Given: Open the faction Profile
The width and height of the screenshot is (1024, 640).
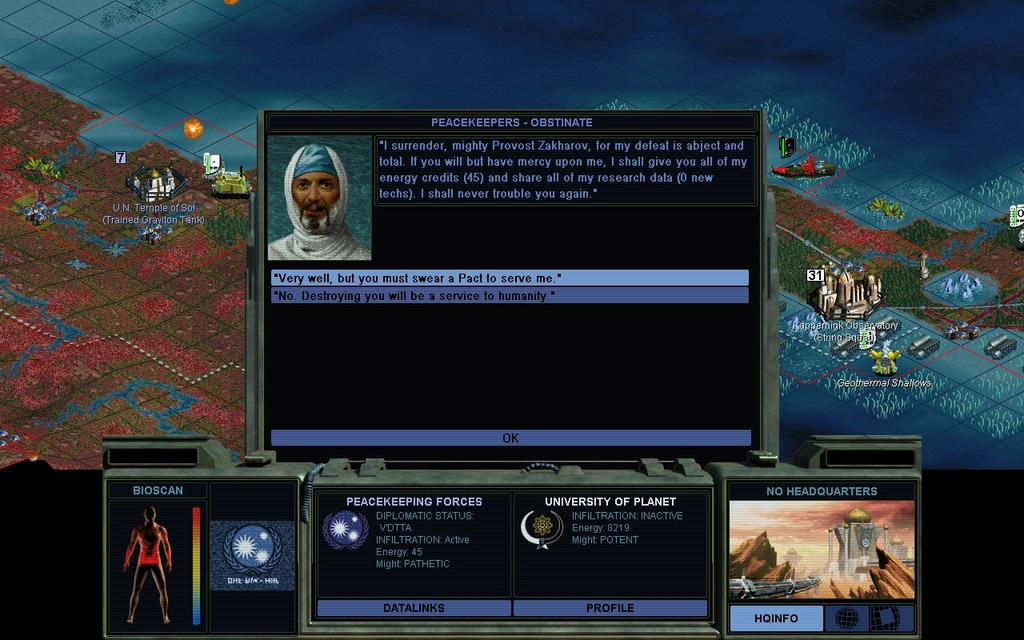Looking at the screenshot, I should [x=610, y=608].
